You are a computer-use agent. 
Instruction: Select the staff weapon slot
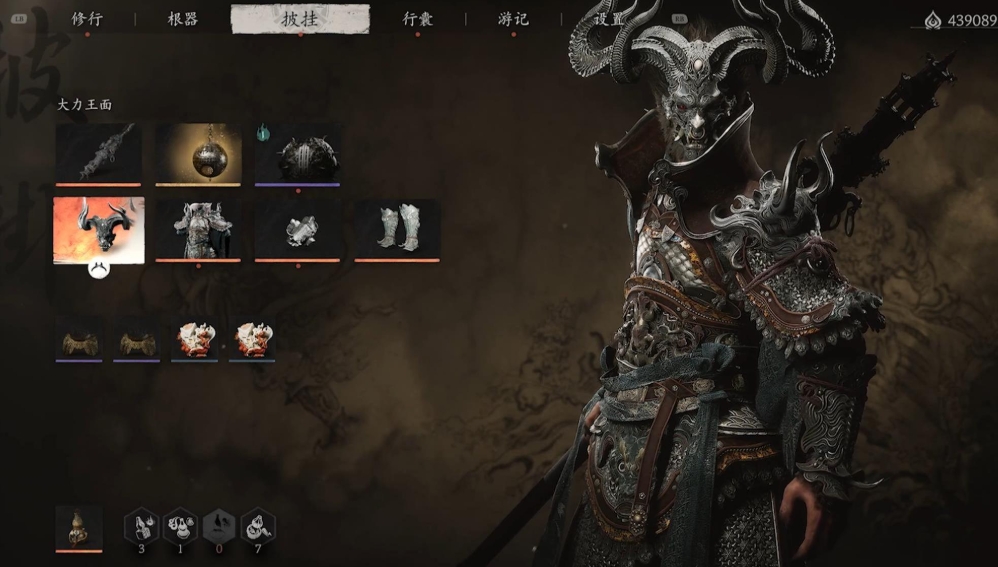[x=98, y=153]
